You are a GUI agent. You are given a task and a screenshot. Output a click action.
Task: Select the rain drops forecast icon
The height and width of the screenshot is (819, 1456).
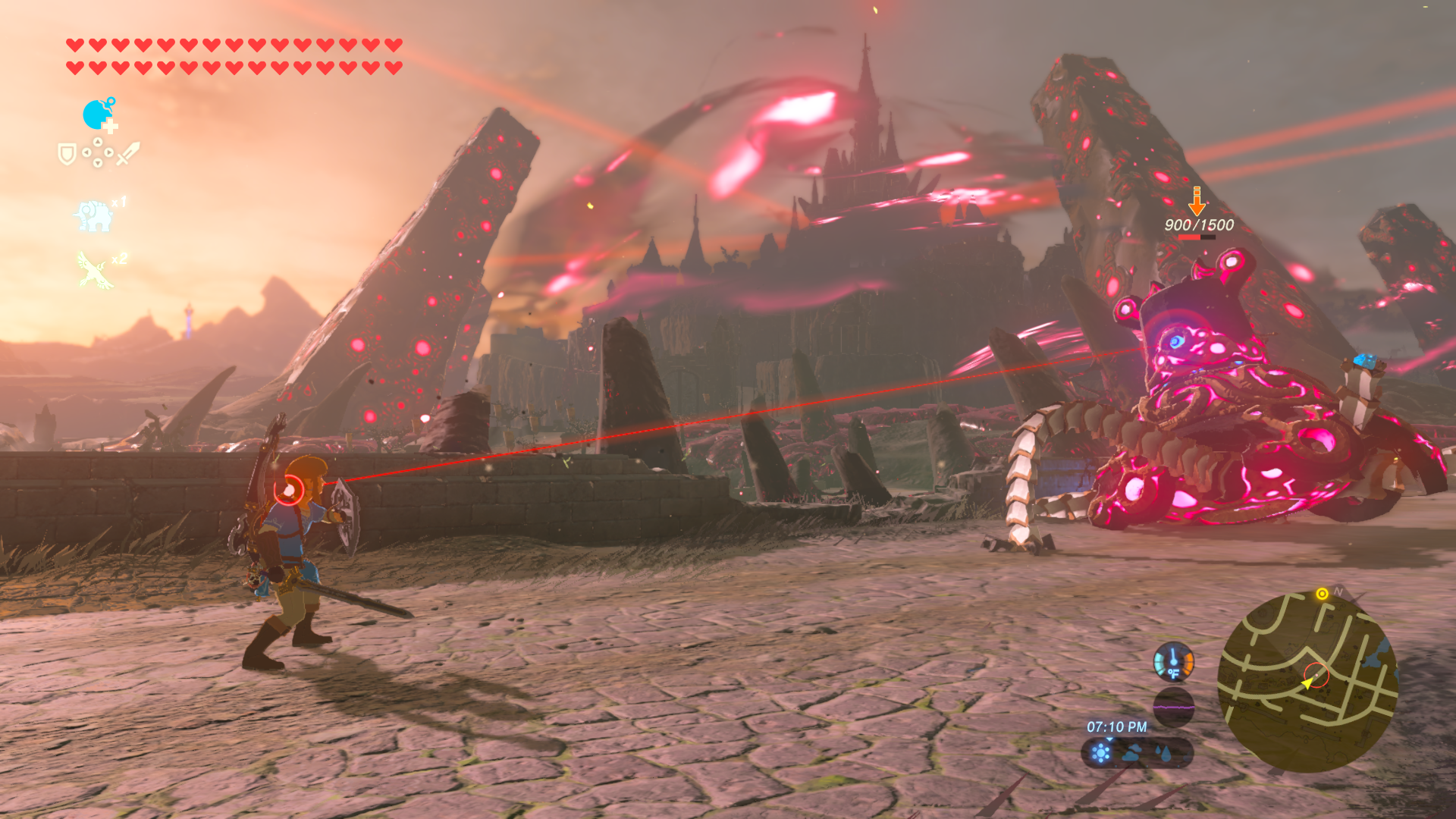[x=1163, y=753]
